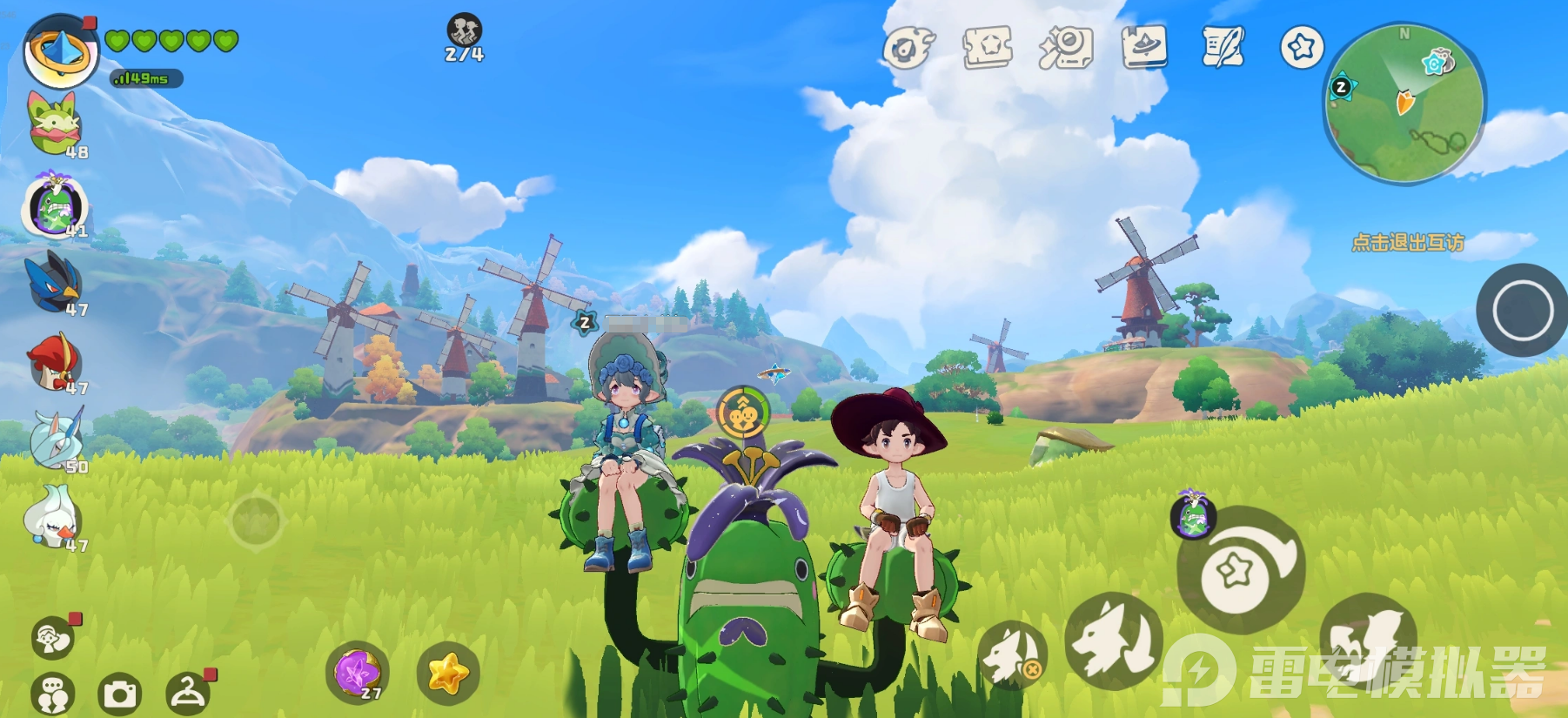
Task: Open the scroll and quill quest log
Action: tap(1223, 48)
